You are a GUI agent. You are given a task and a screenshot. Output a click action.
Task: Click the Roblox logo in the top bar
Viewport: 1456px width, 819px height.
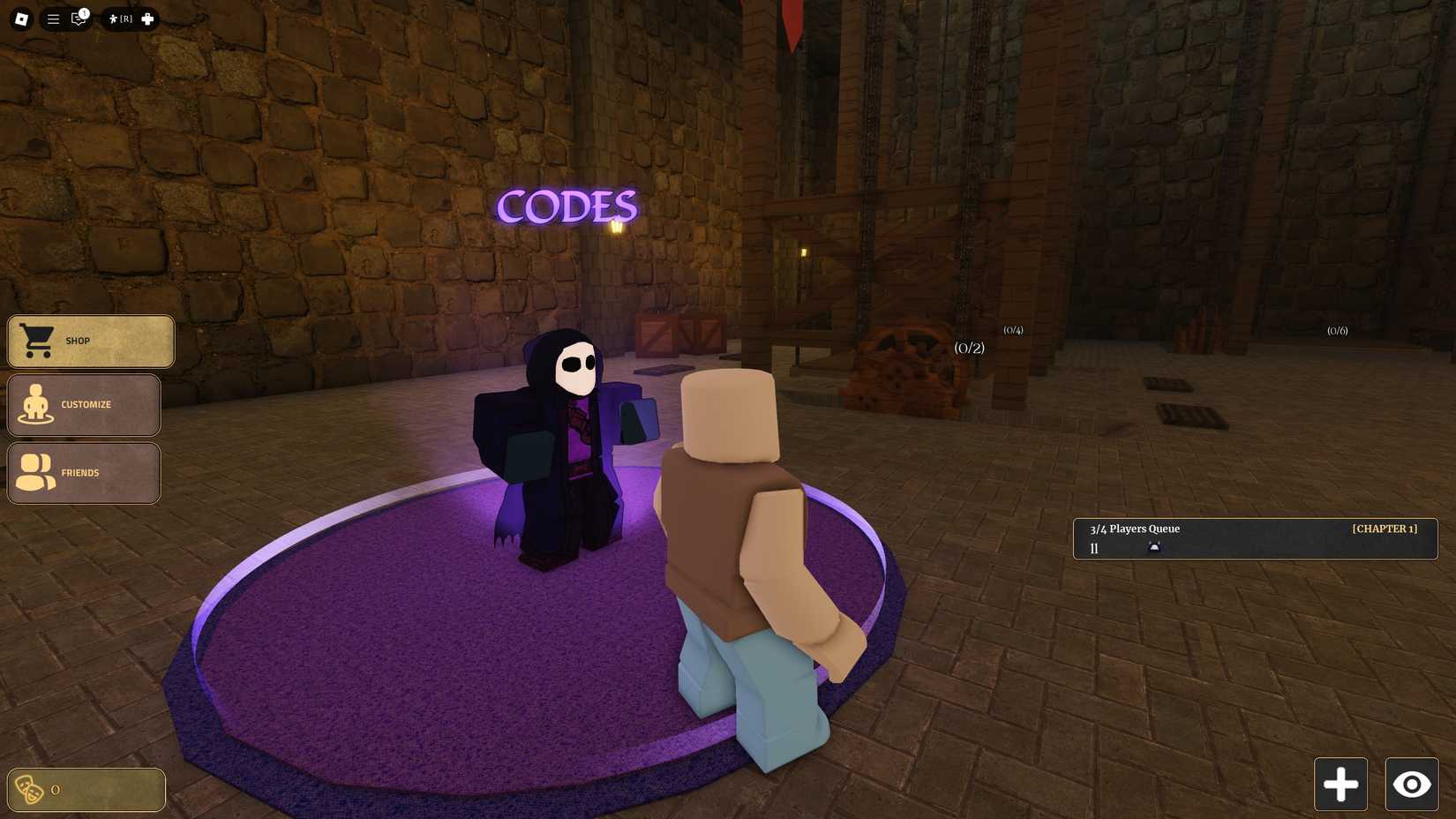pyautogui.click(x=19, y=19)
